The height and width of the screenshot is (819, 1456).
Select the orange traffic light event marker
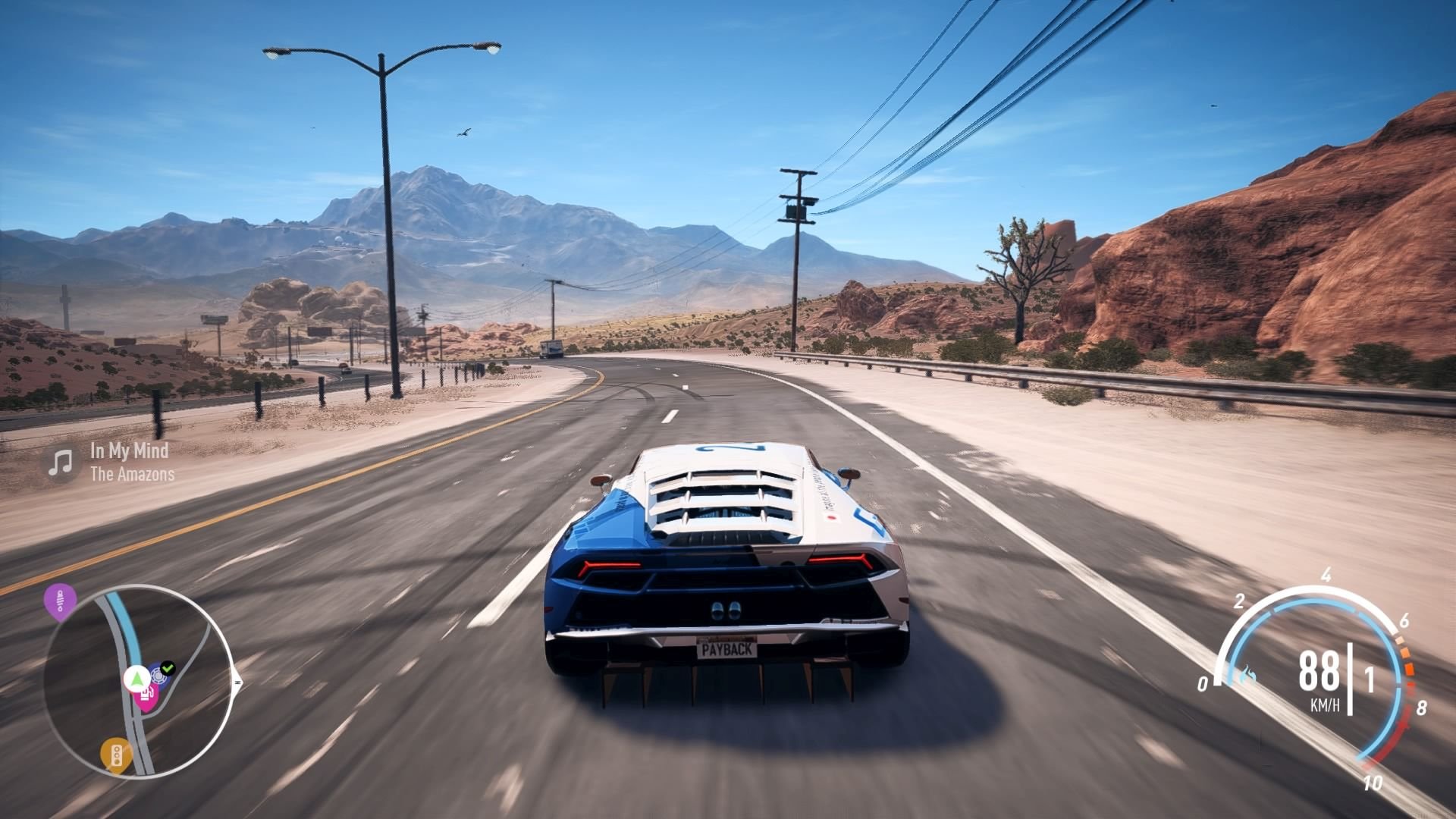(x=115, y=756)
